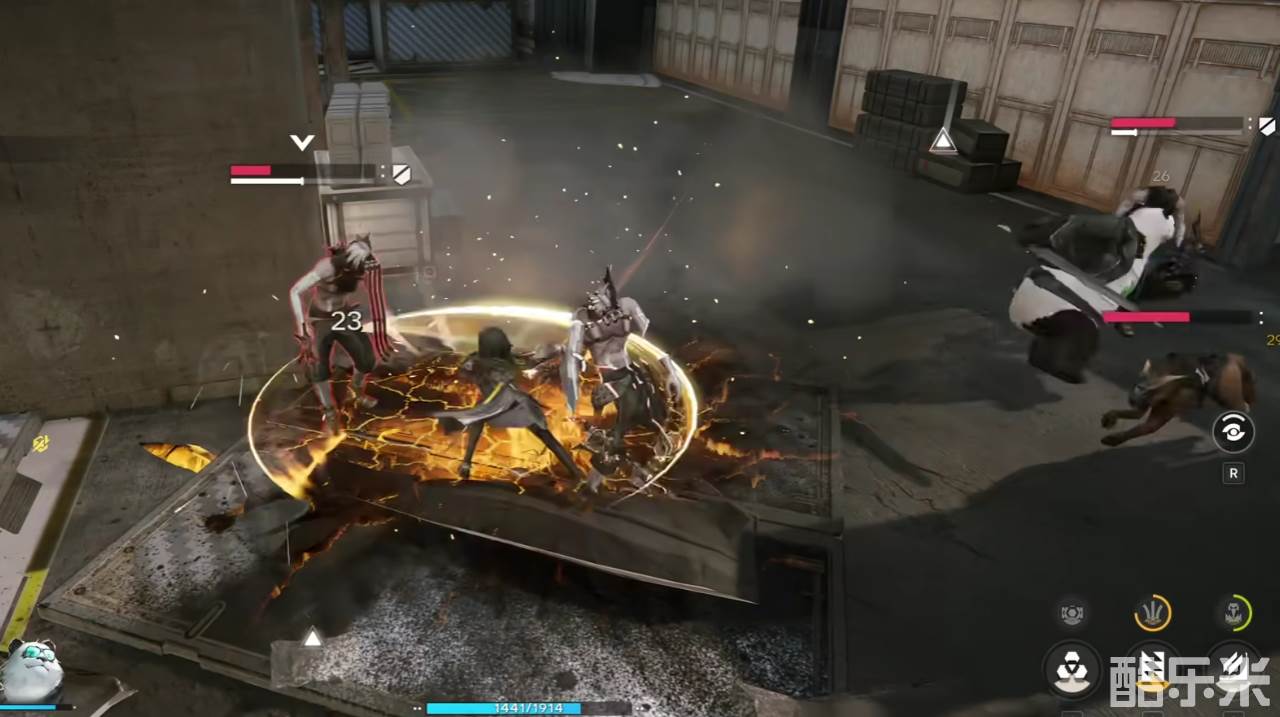Use the hexagon cluster skill button
The width and height of the screenshot is (1280, 717).
tap(1072, 668)
